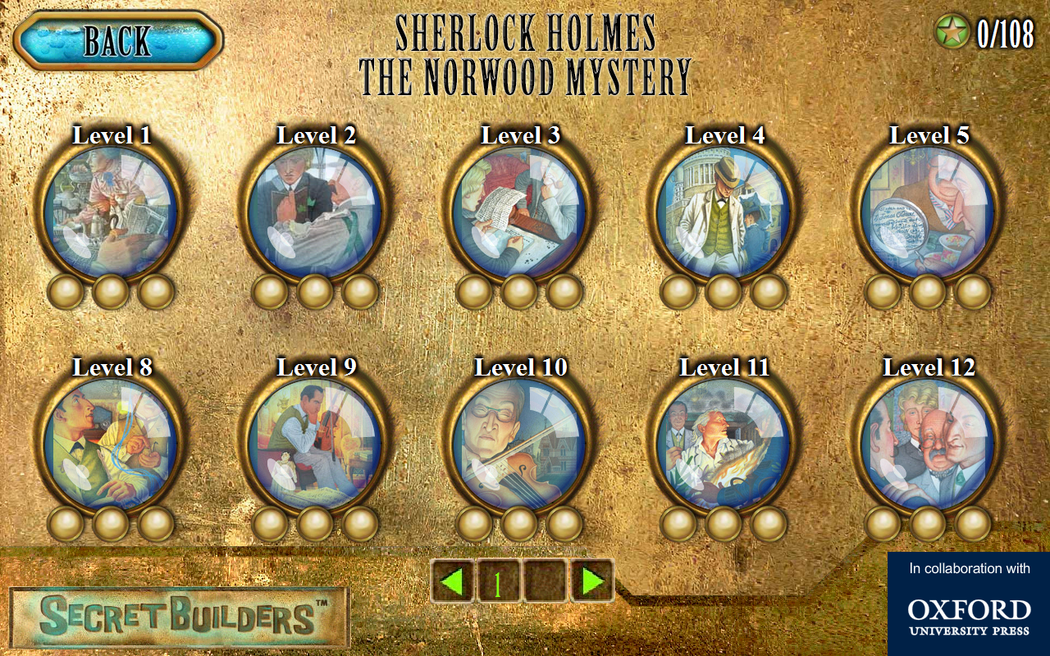Select page 1 in the page selector
The image size is (1050, 656).
pos(499,581)
